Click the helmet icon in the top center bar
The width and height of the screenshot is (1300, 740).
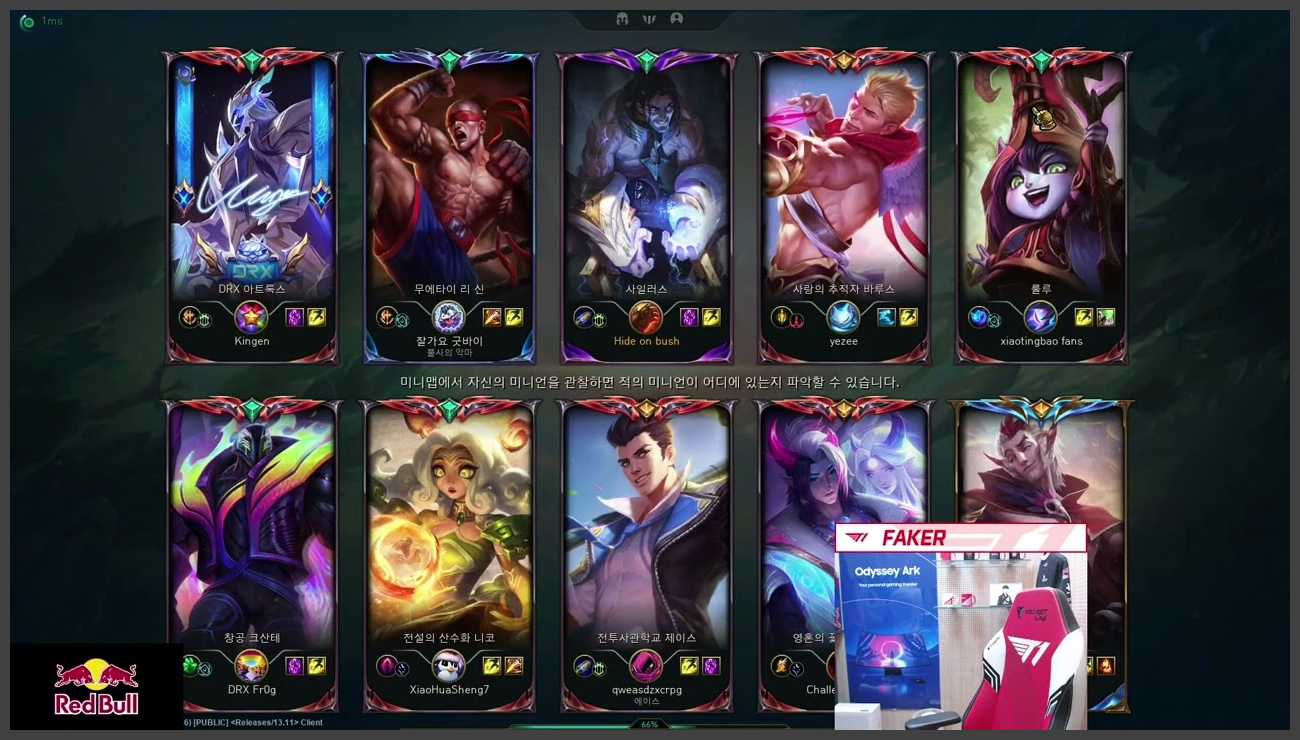[x=621, y=18]
